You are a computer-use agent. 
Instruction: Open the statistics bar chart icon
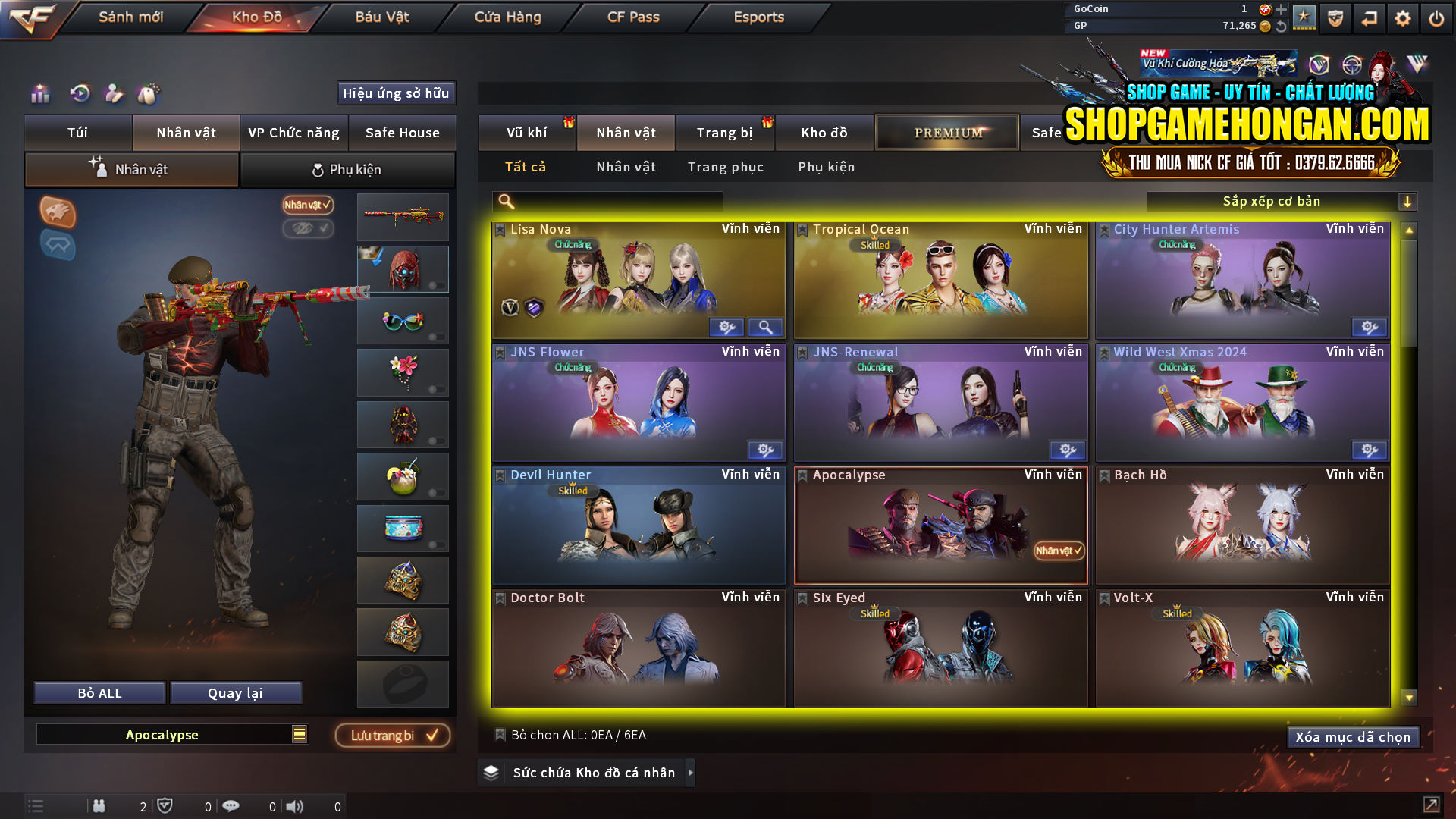(x=39, y=94)
